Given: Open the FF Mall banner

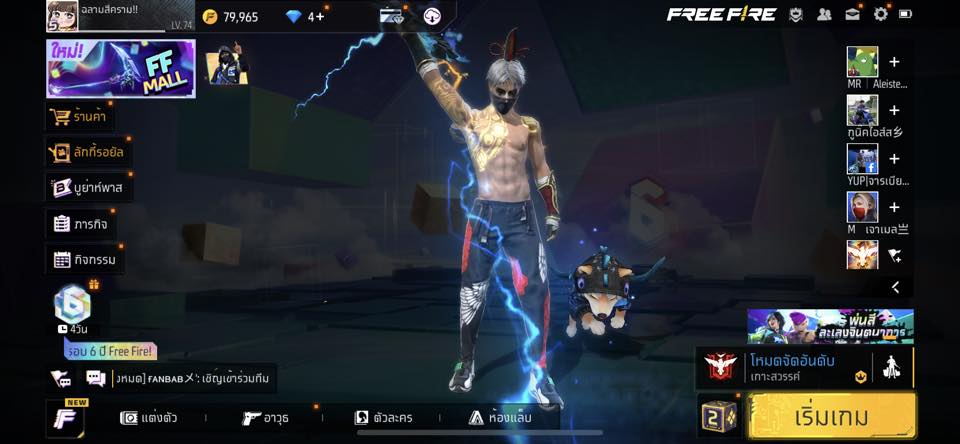Looking at the screenshot, I should pos(120,69).
